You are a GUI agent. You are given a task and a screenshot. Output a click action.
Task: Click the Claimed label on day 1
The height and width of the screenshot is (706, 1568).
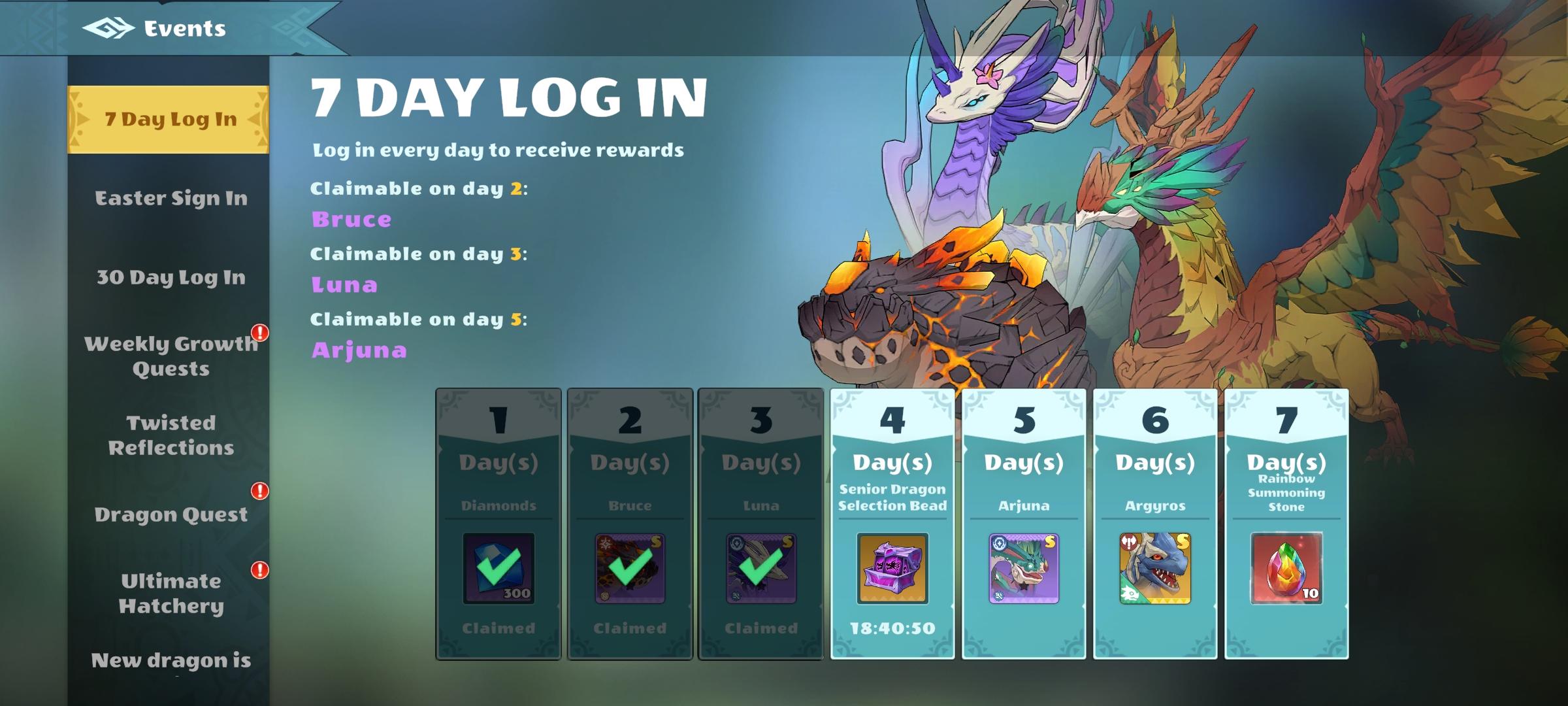[498, 628]
